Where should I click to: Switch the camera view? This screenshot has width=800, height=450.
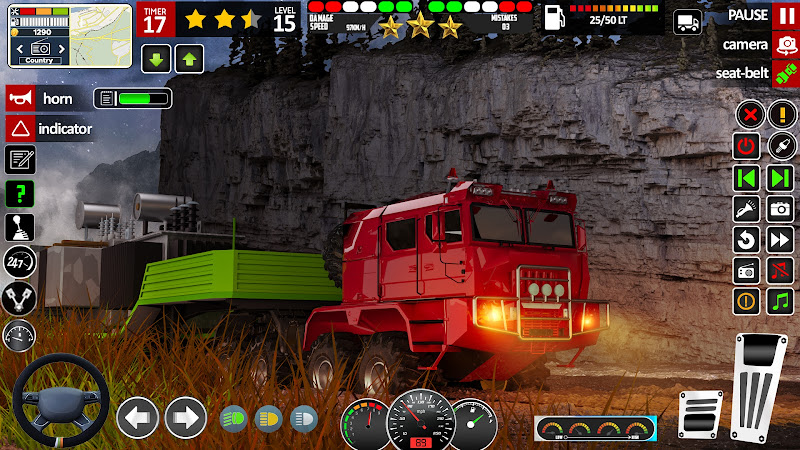point(785,44)
